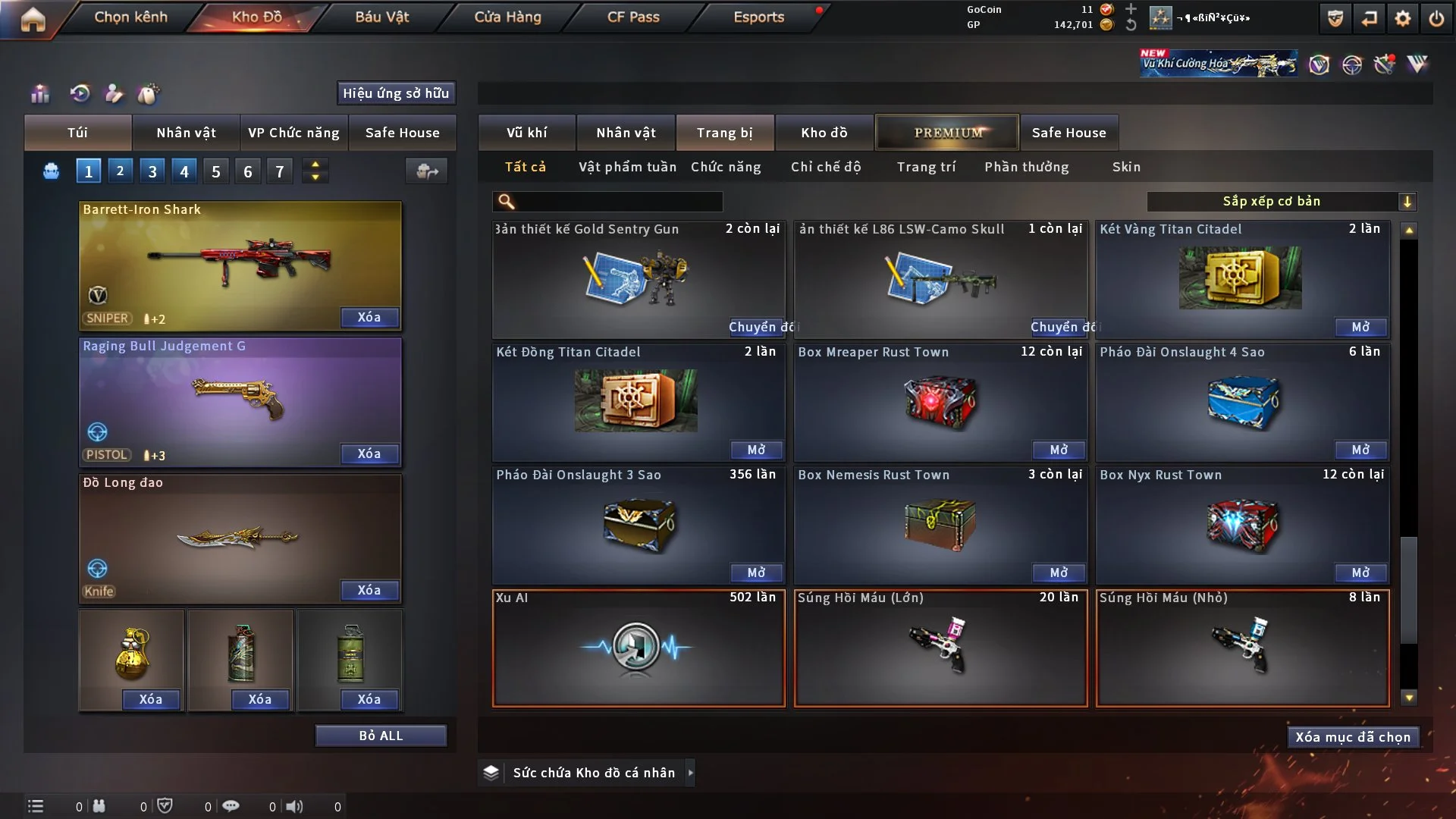This screenshot has height=819, width=1456.
Task: Return to the home lobby icon
Action: 33,20
